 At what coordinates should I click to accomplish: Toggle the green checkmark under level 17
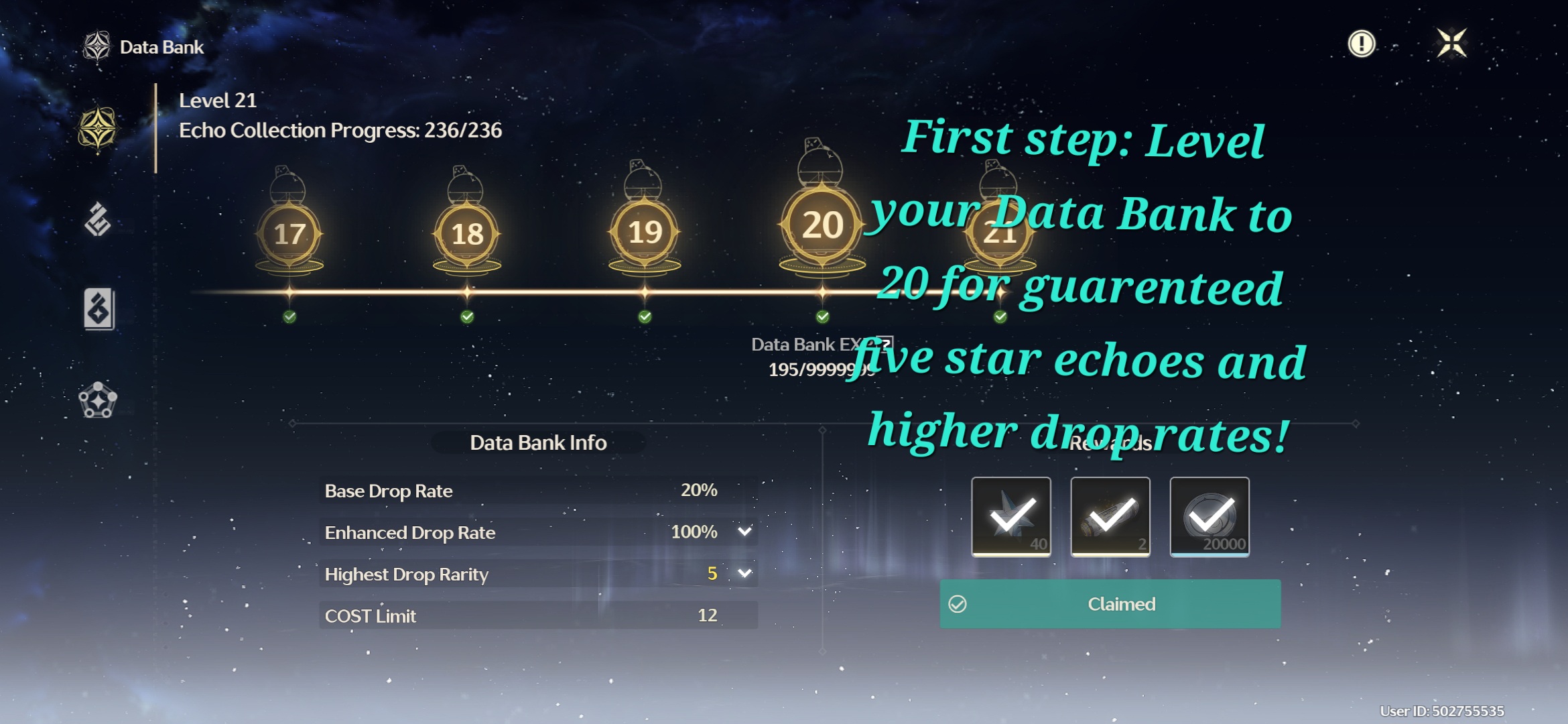tap(289, 315)
